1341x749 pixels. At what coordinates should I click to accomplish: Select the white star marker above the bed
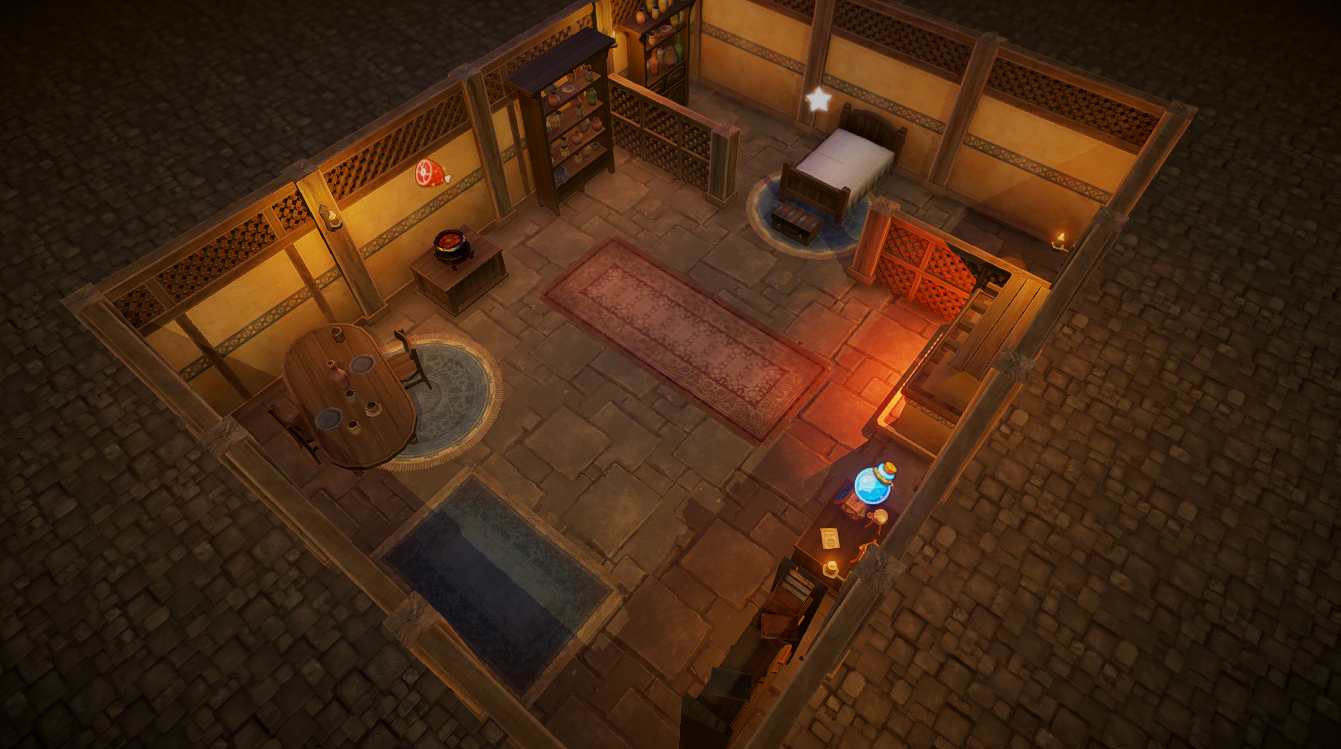click(x=819, y=99)
